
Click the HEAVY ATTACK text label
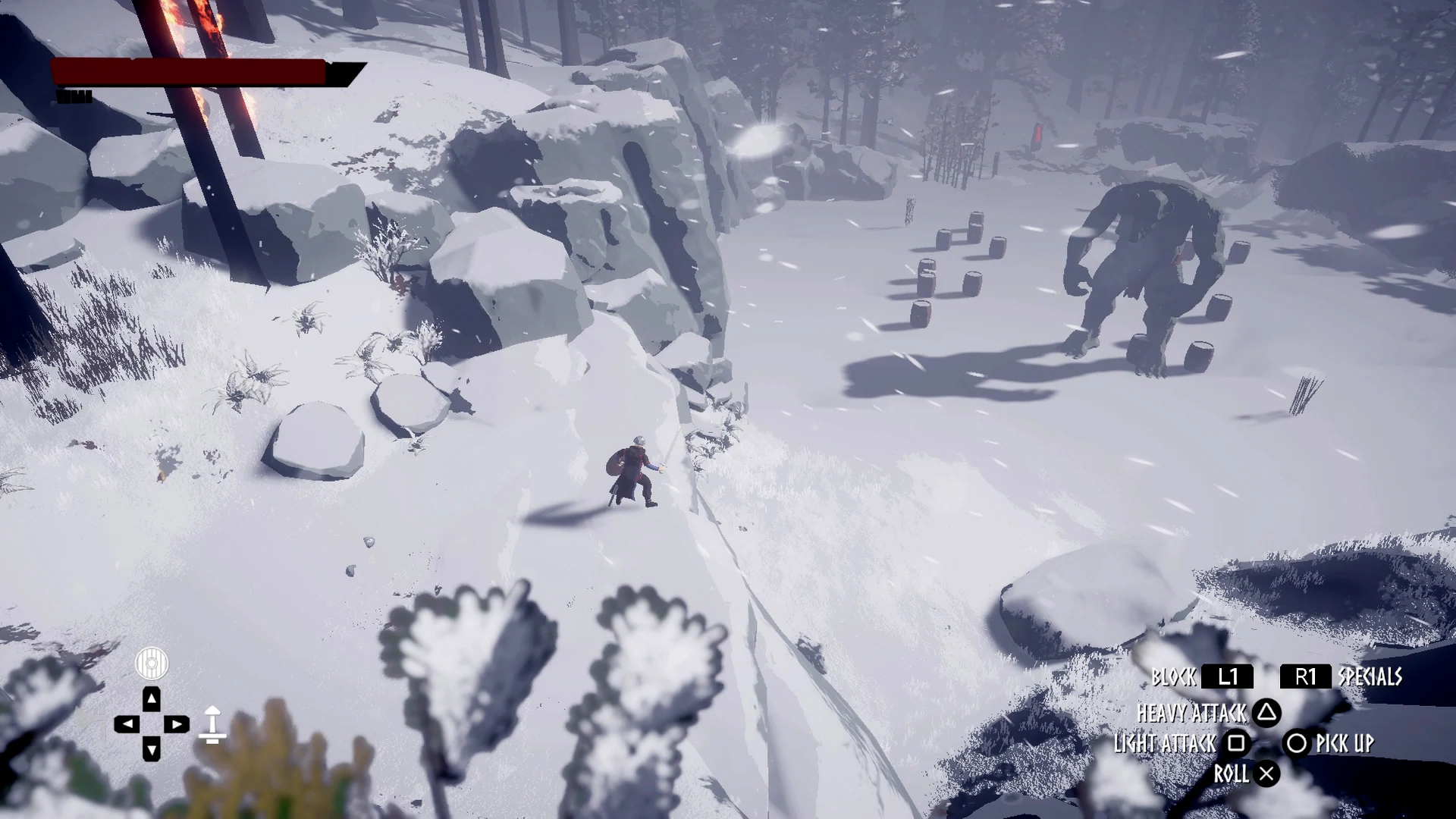click(x=1192, y=714)
